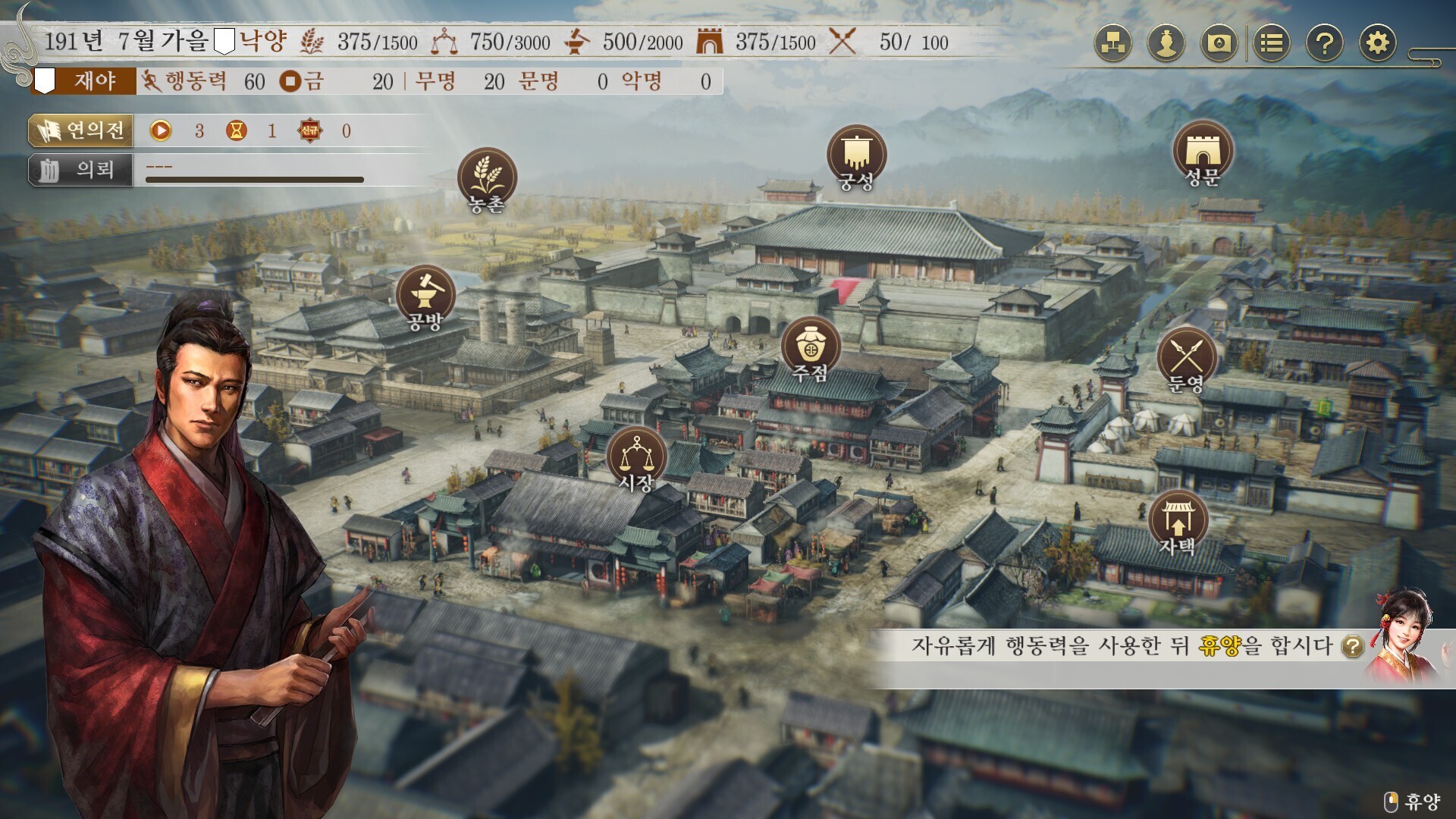Enter the 주점 tavern

coord(811,347)
